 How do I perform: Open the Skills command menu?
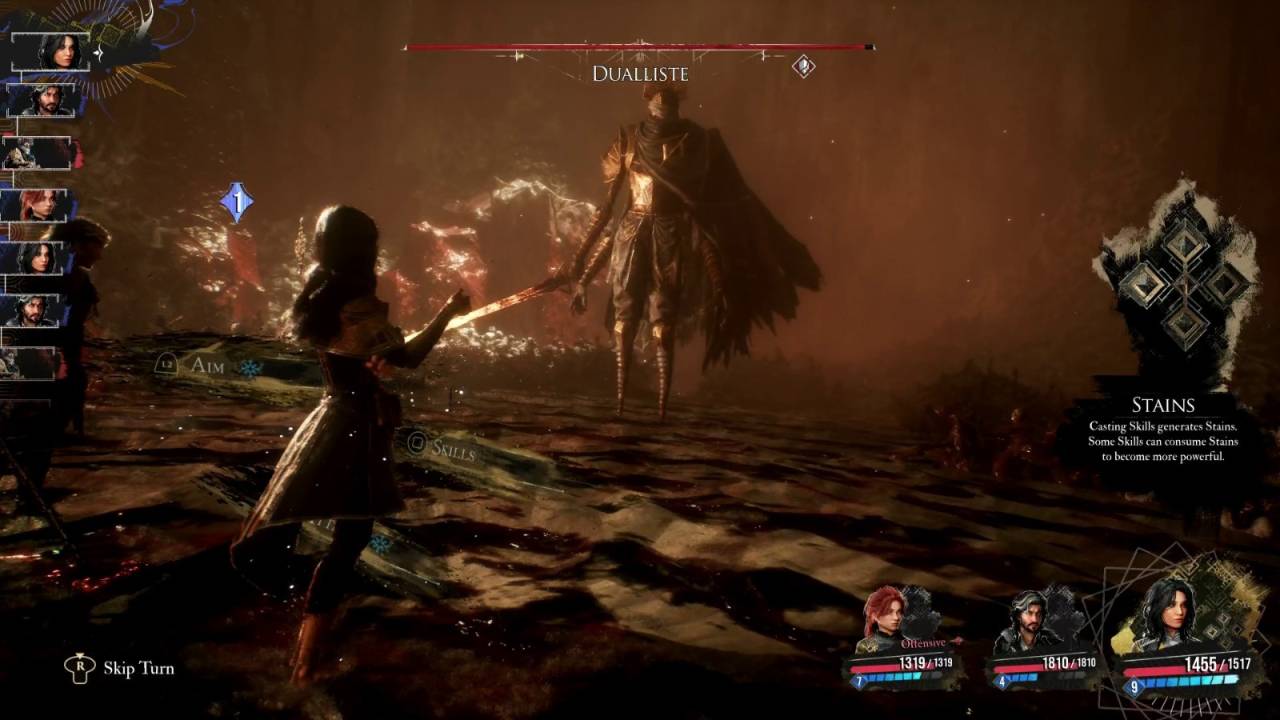coord(452,448)
